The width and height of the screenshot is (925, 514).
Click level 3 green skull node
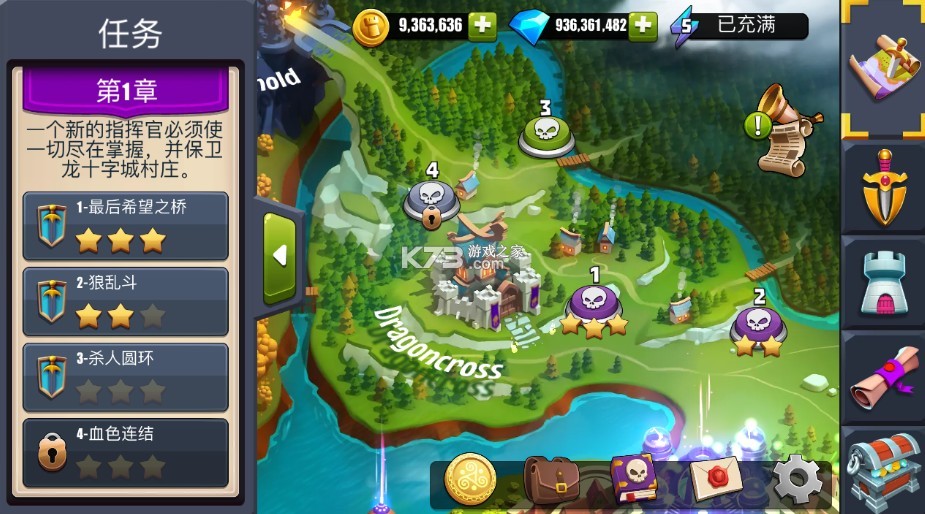pyautogui.click(x=545, y=133)
